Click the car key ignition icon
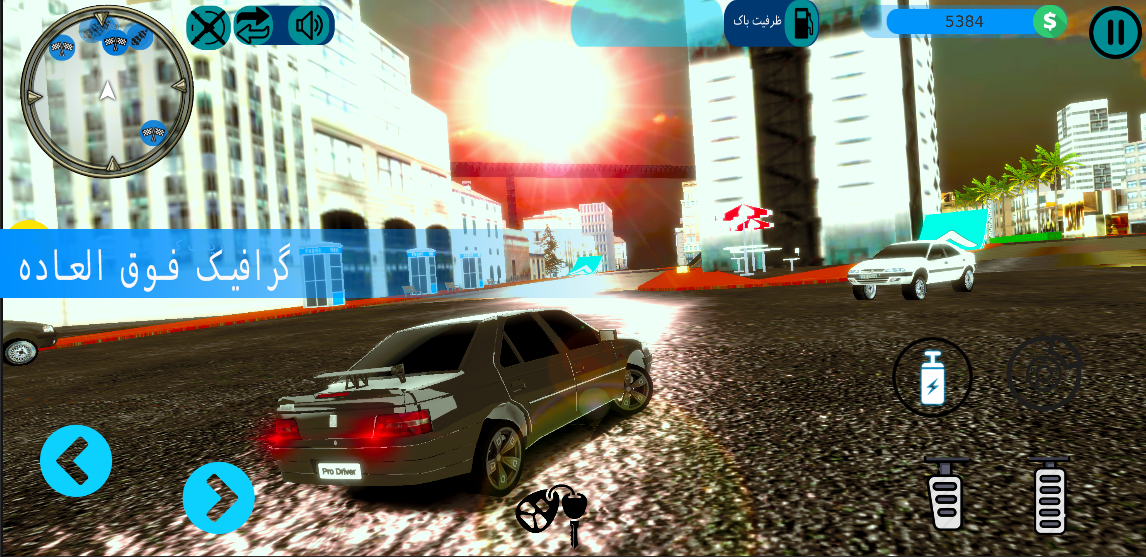Image resolution: width=1146 pixels, height=557 pixels. pyautogui.click(x=552, y=510)
